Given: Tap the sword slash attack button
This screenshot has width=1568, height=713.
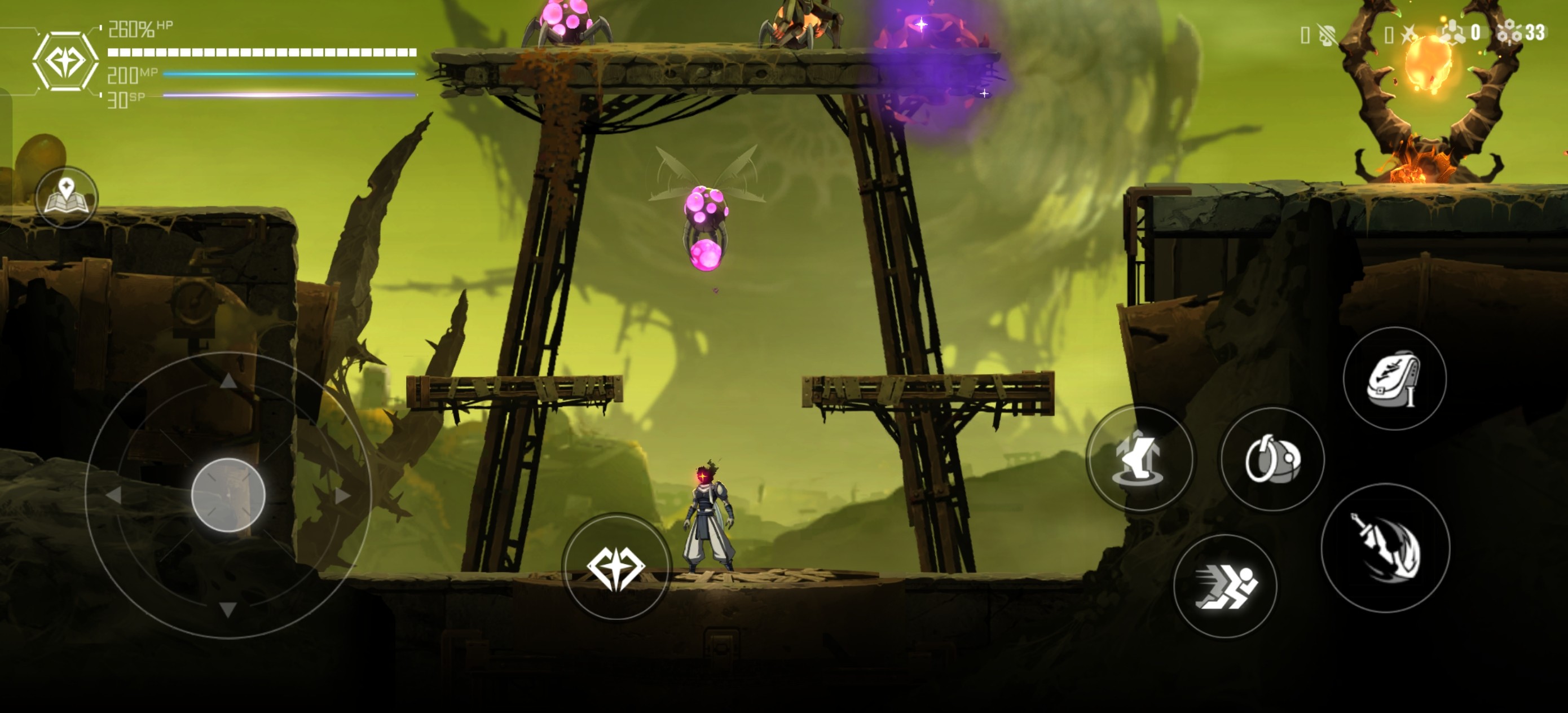Looking at the screenshot, I should pyautogui.click(x=1385, y=547).
